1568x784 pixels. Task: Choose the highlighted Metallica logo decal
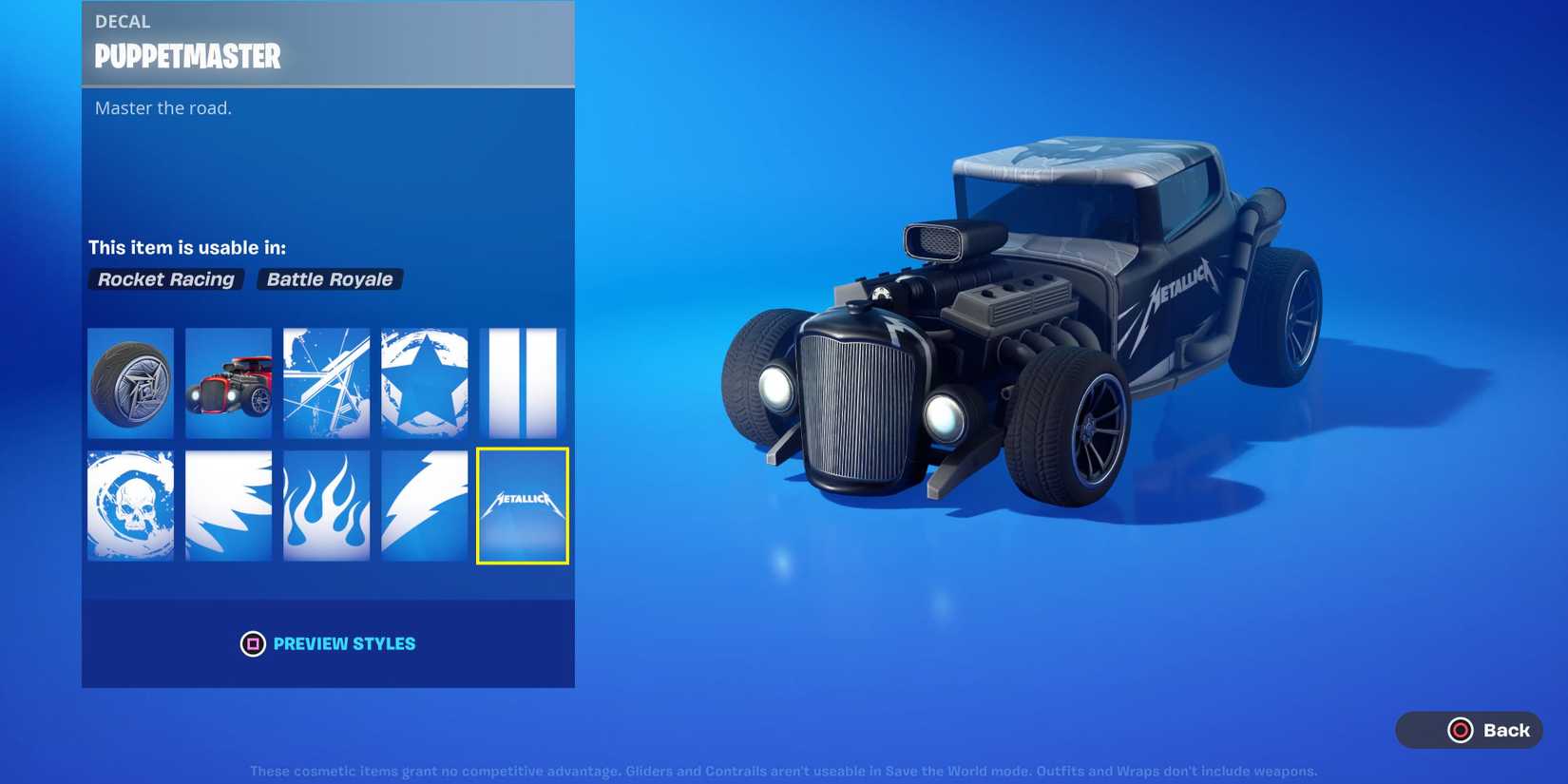(x=522, y=505)
